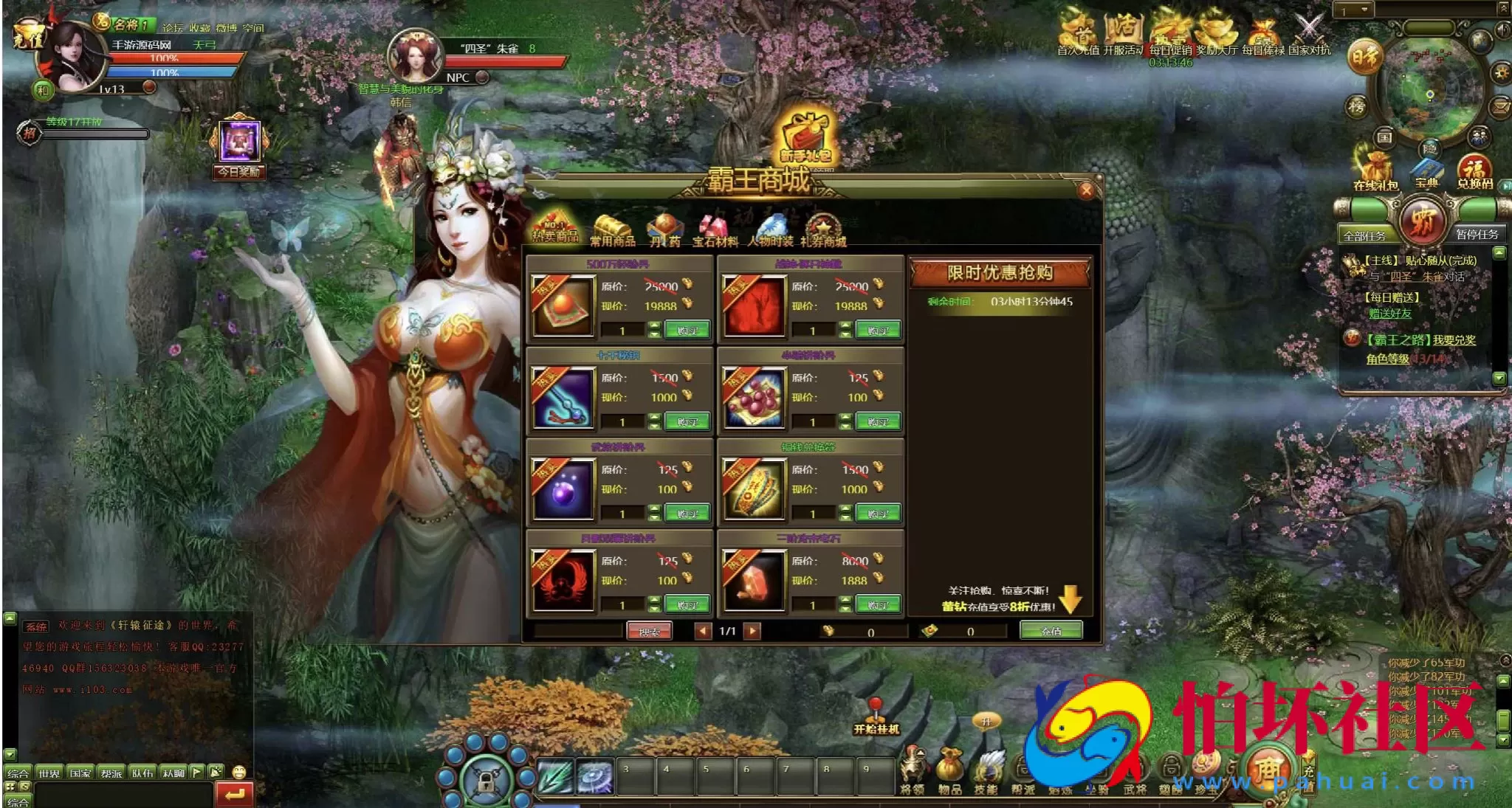The height and width of the screenshot is (808, 1512).
Task: Select the 世界 world chat channel
Action: tap(49, 773)
